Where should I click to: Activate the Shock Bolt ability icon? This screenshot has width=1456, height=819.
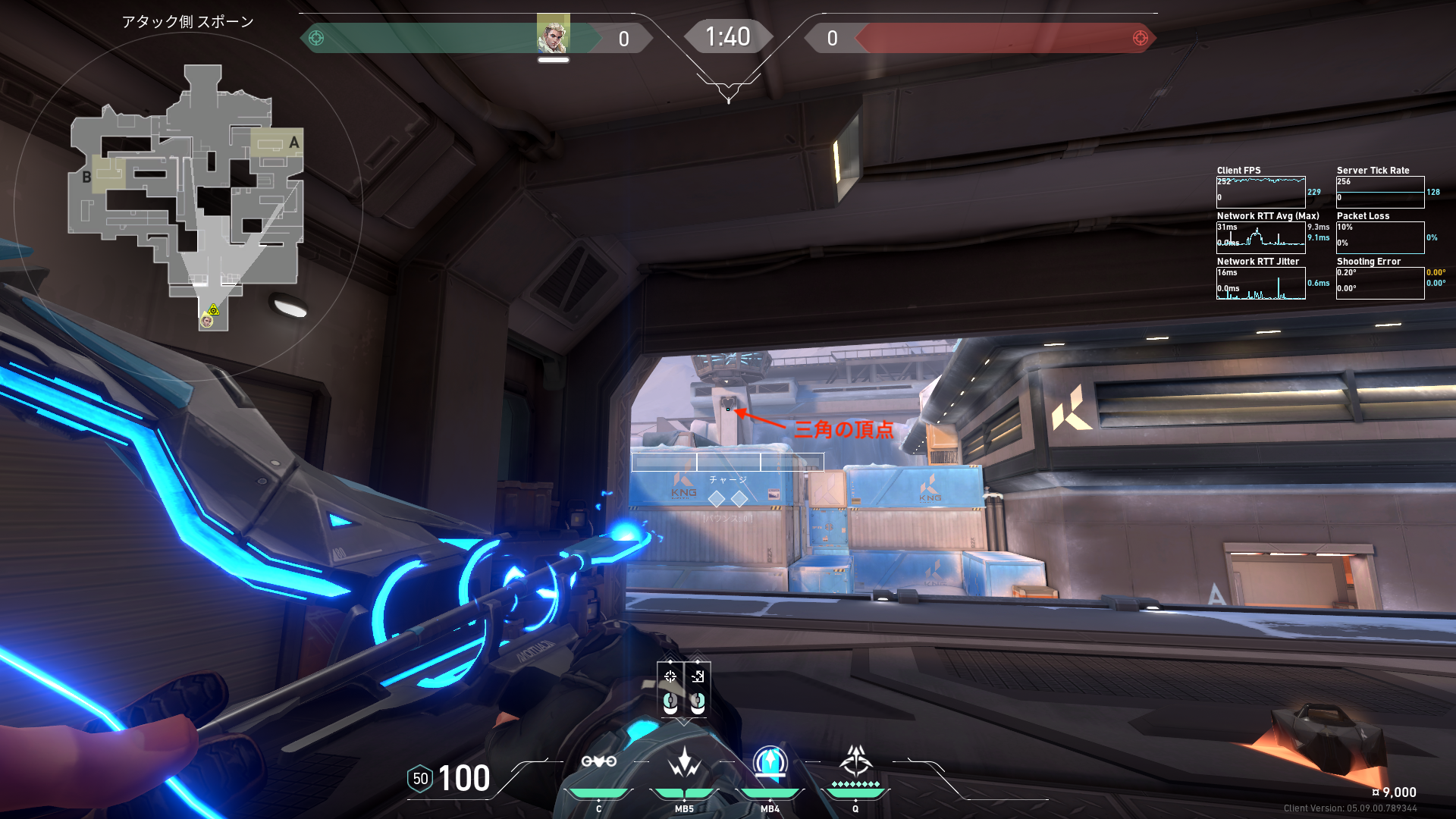pos(684,761)
